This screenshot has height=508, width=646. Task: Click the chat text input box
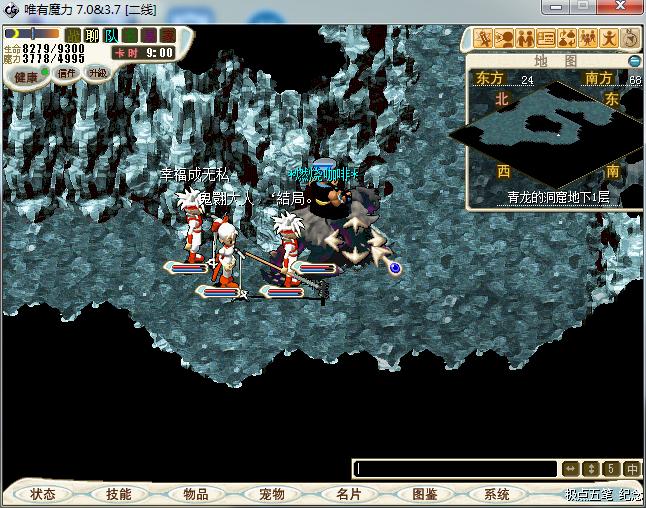coord(455,468)
